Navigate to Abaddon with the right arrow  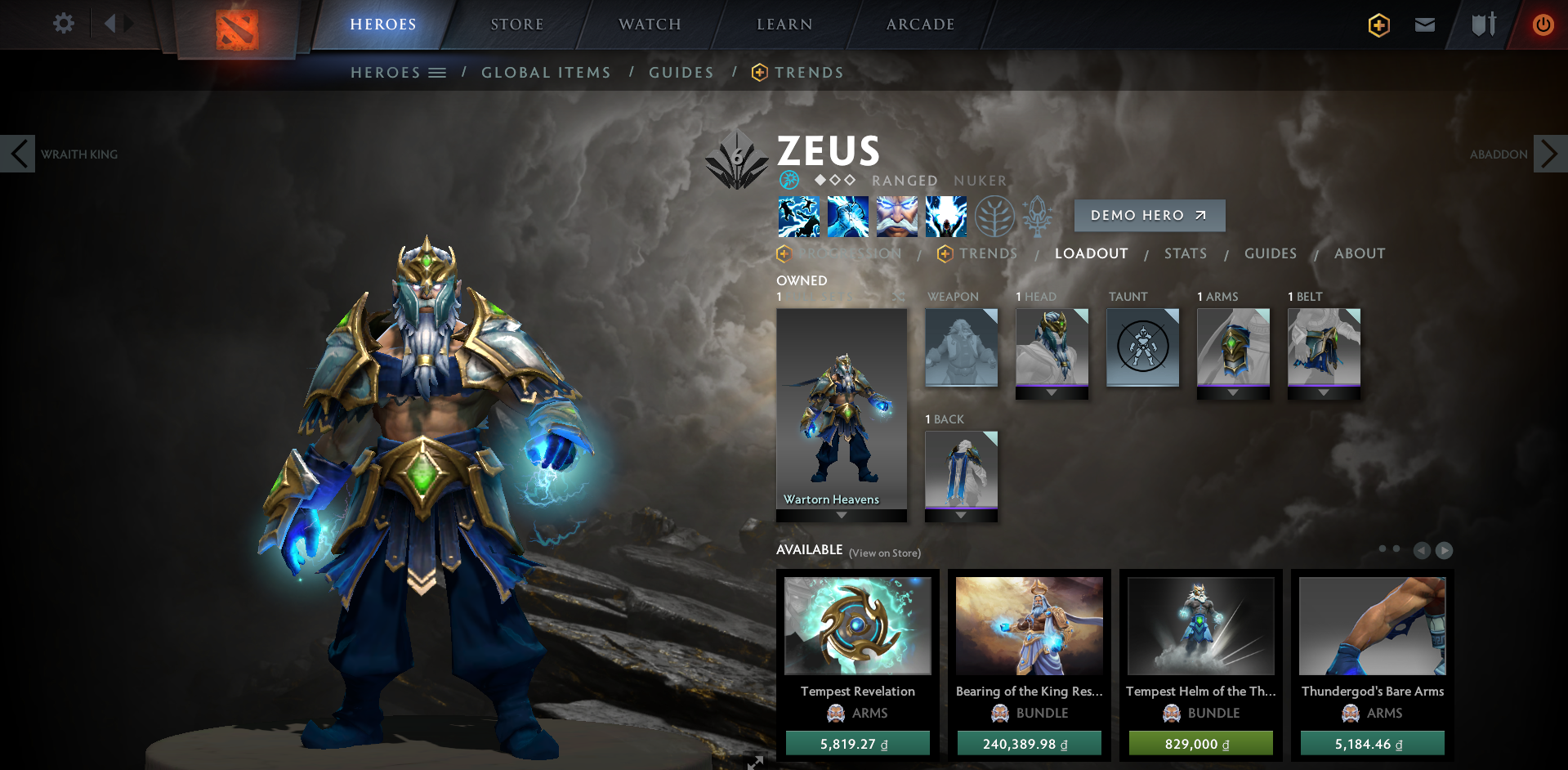click(1550, 153)
